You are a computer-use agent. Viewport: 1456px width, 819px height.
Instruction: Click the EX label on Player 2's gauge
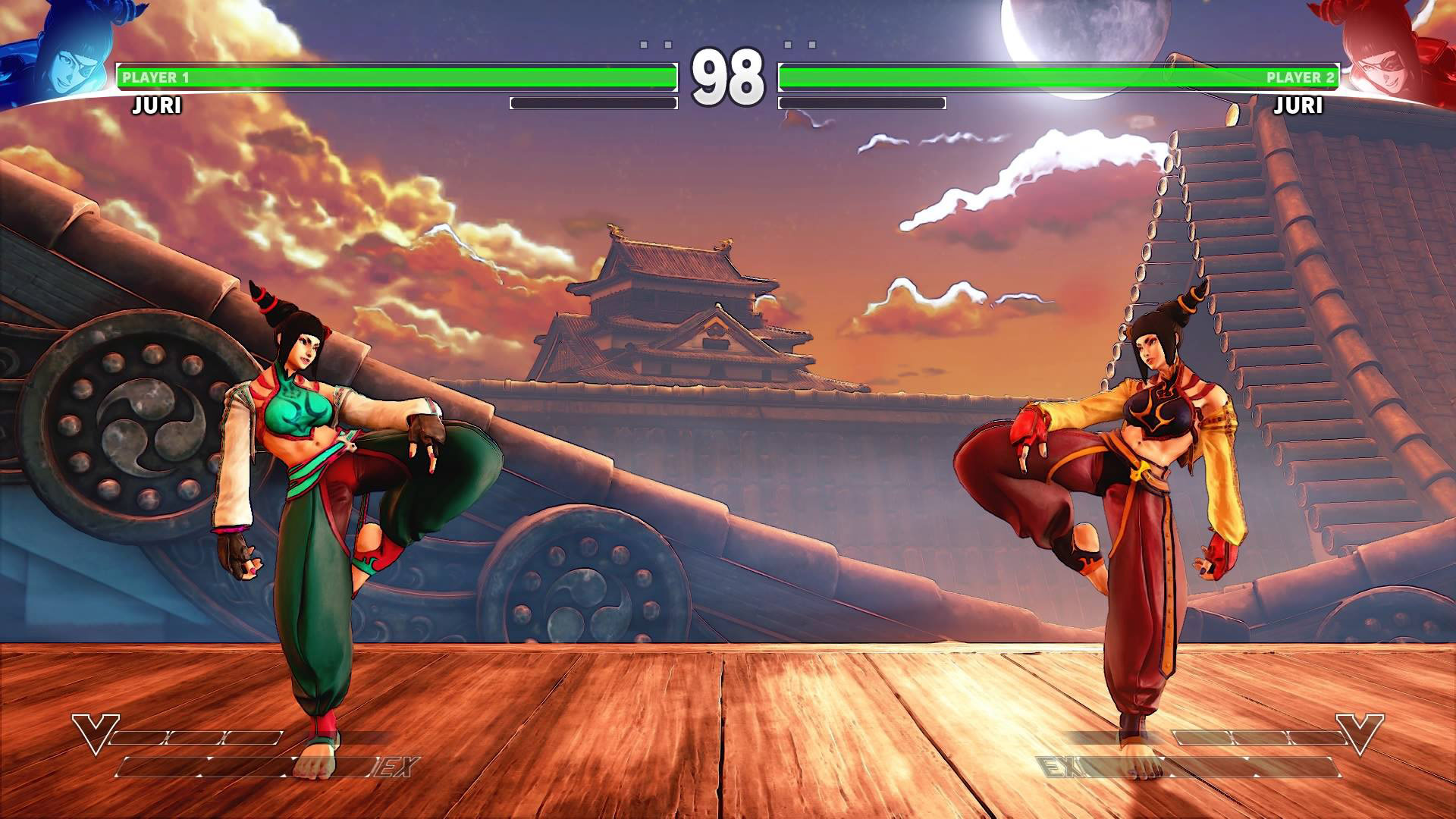click(1060, 766)
